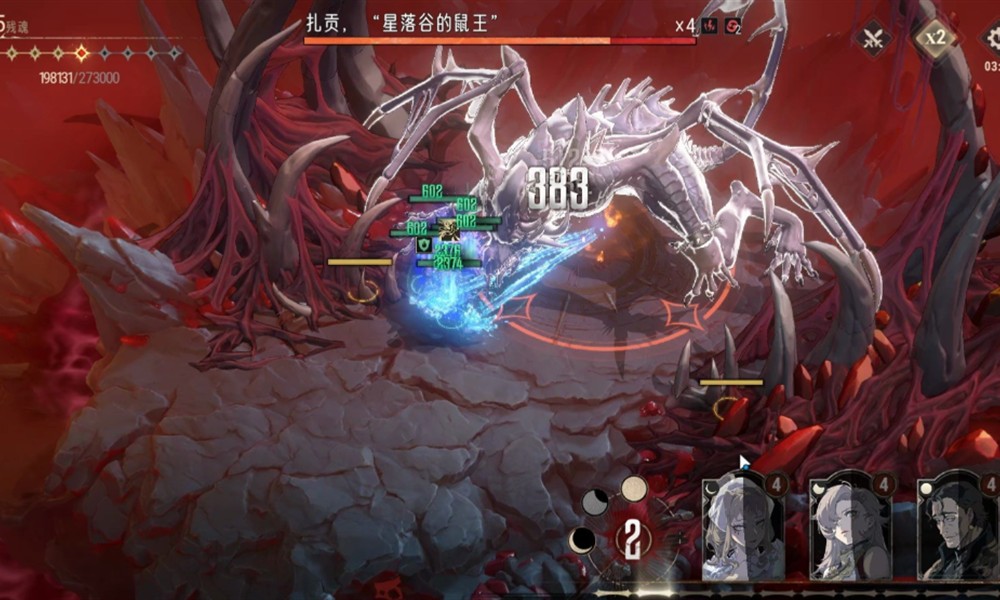Click the crescent moon phase icon
This screenshot has height=600, width=1000.
(x=582, y=541)
